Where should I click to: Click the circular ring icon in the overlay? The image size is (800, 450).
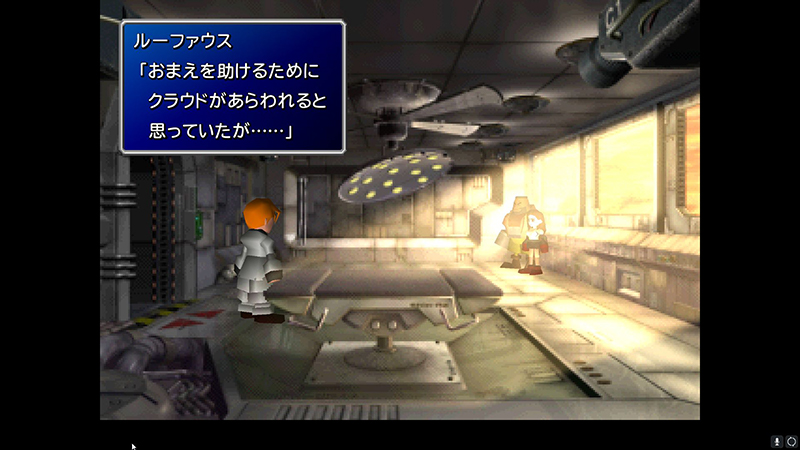click(x=790, y=441)
